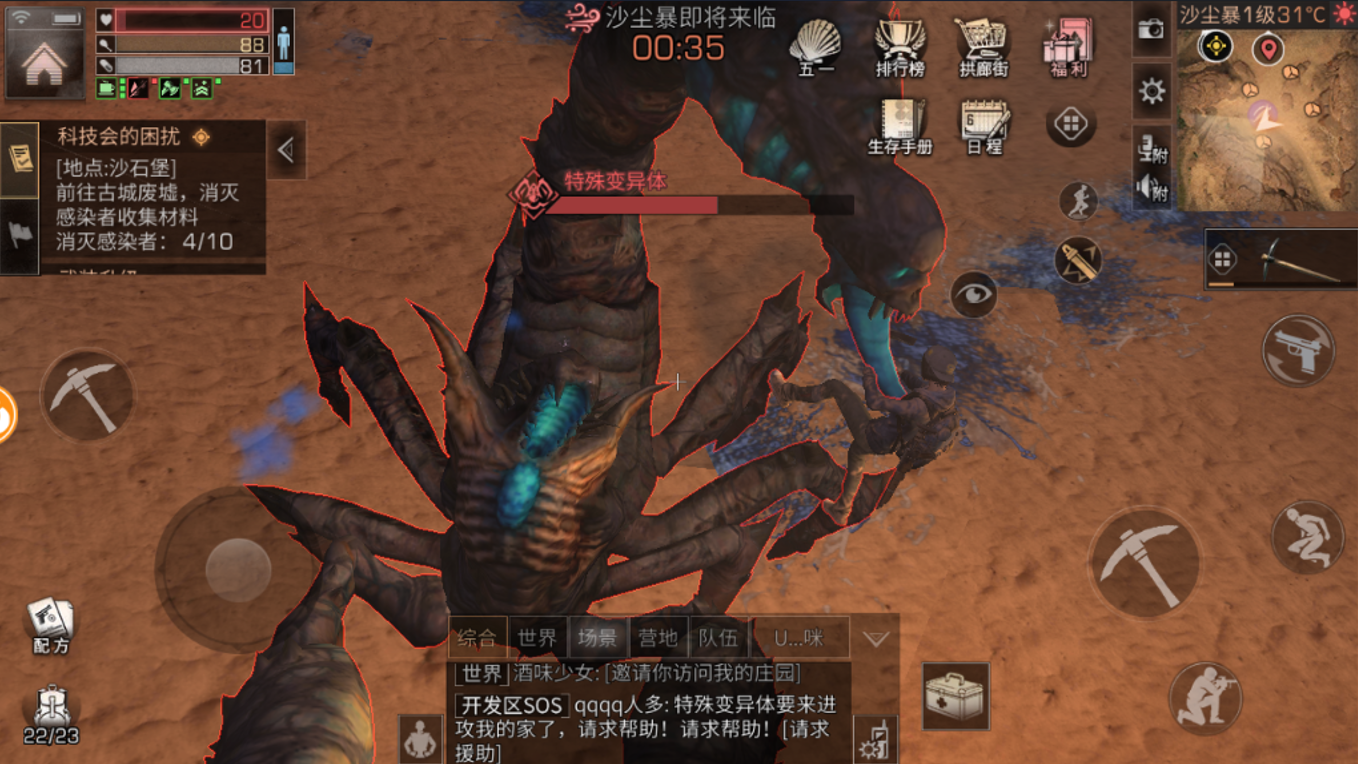The height and width of the screenshot is (764, 1358).
Task: Open the 生存手册 survival handbook
Action: (x=900, y=124)
